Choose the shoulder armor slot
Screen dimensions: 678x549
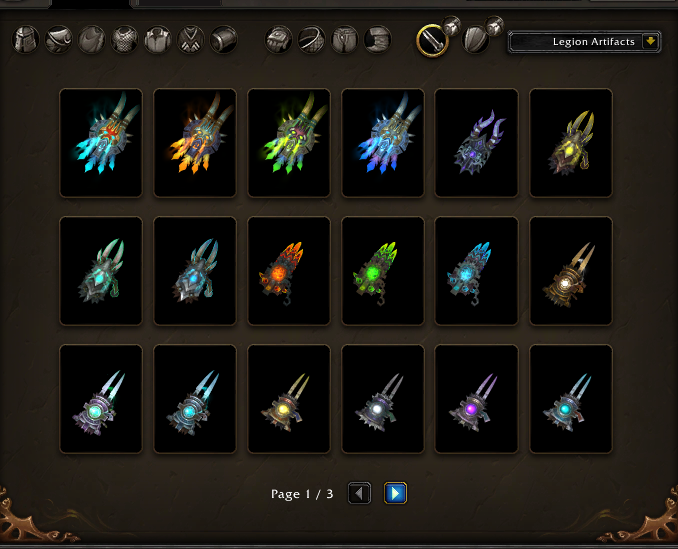pyautogui.click(x=58, y=41)
